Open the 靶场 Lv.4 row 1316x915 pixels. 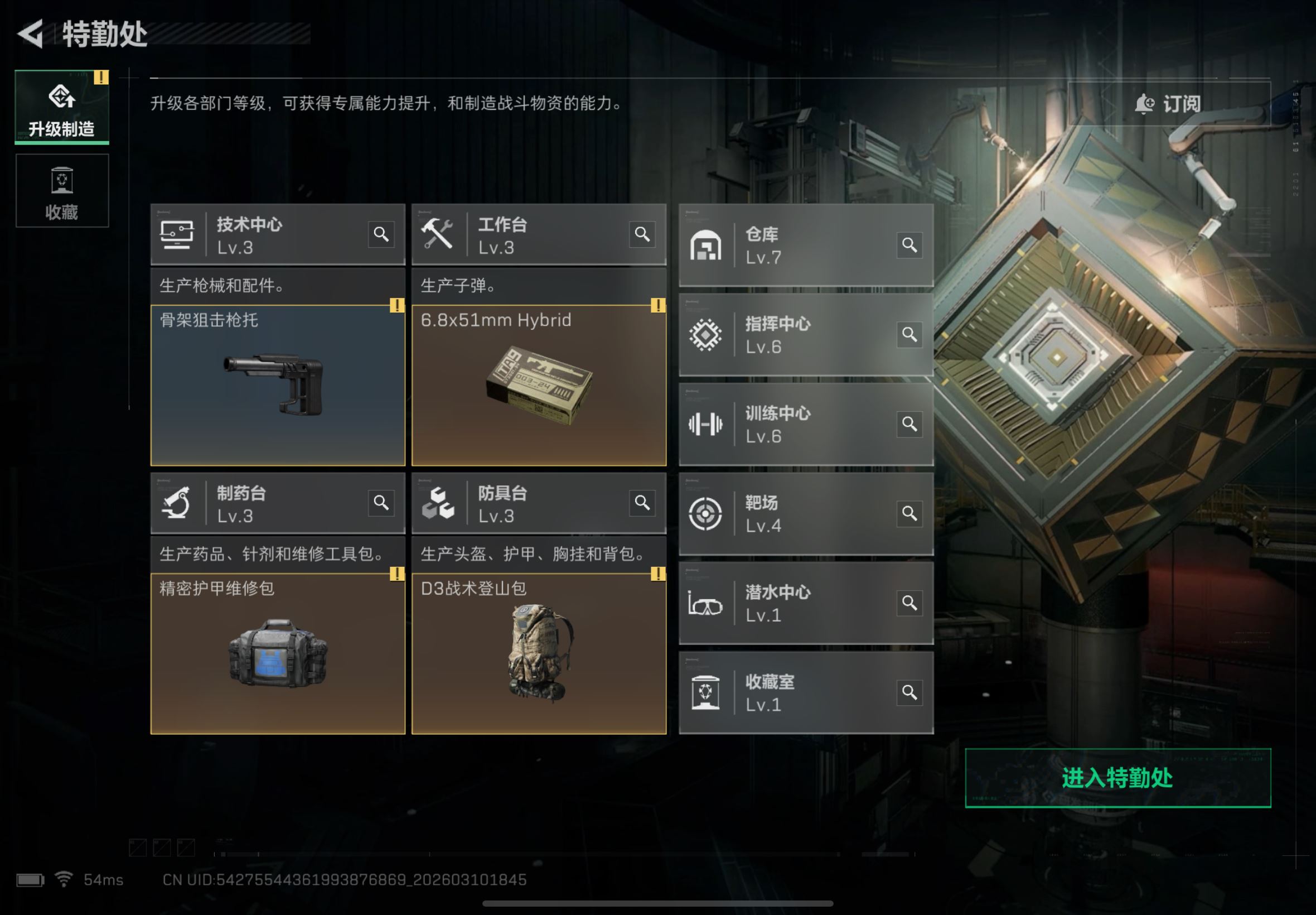[791, 514]
